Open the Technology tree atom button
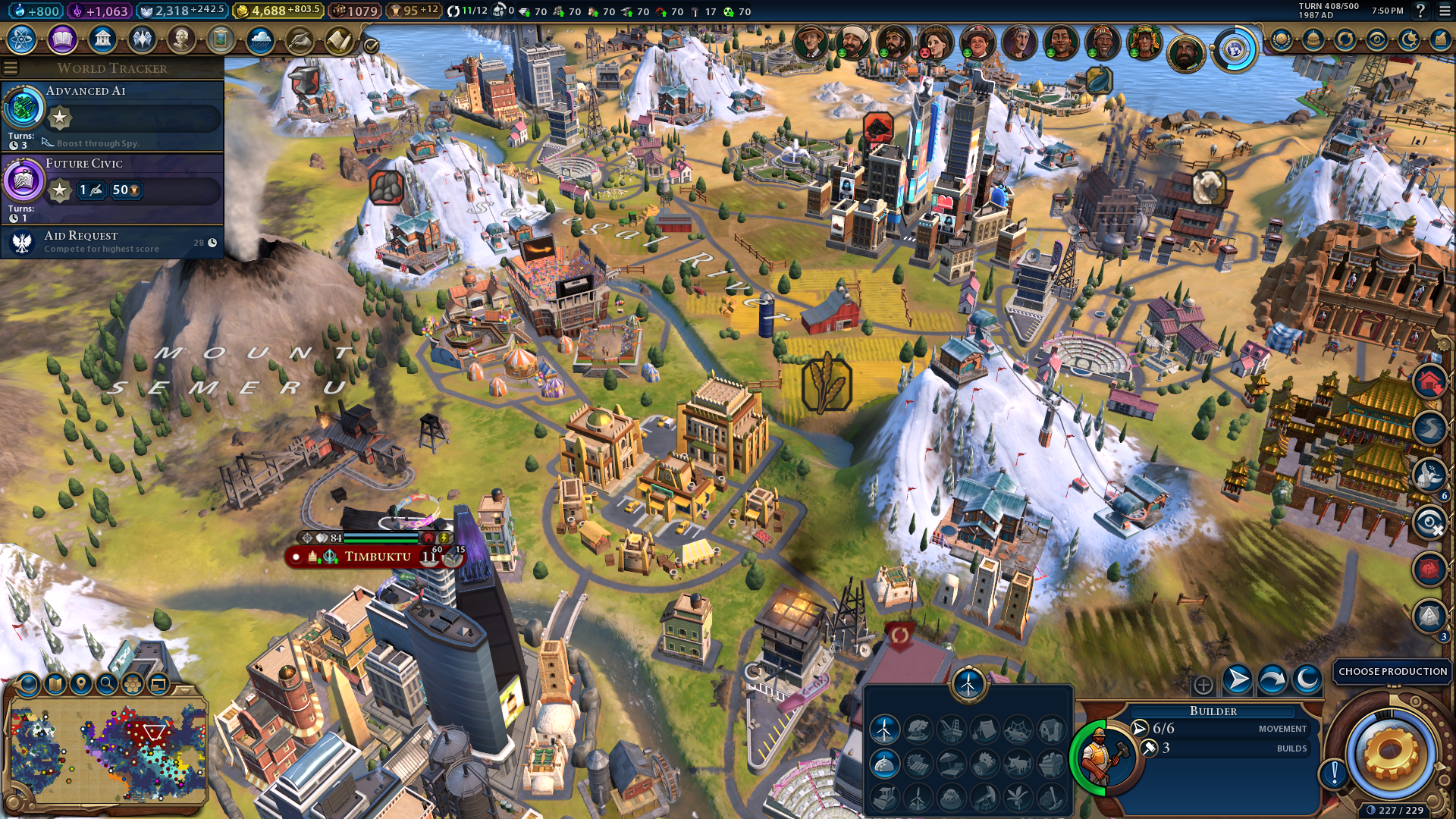 click(x=22, y=39)
